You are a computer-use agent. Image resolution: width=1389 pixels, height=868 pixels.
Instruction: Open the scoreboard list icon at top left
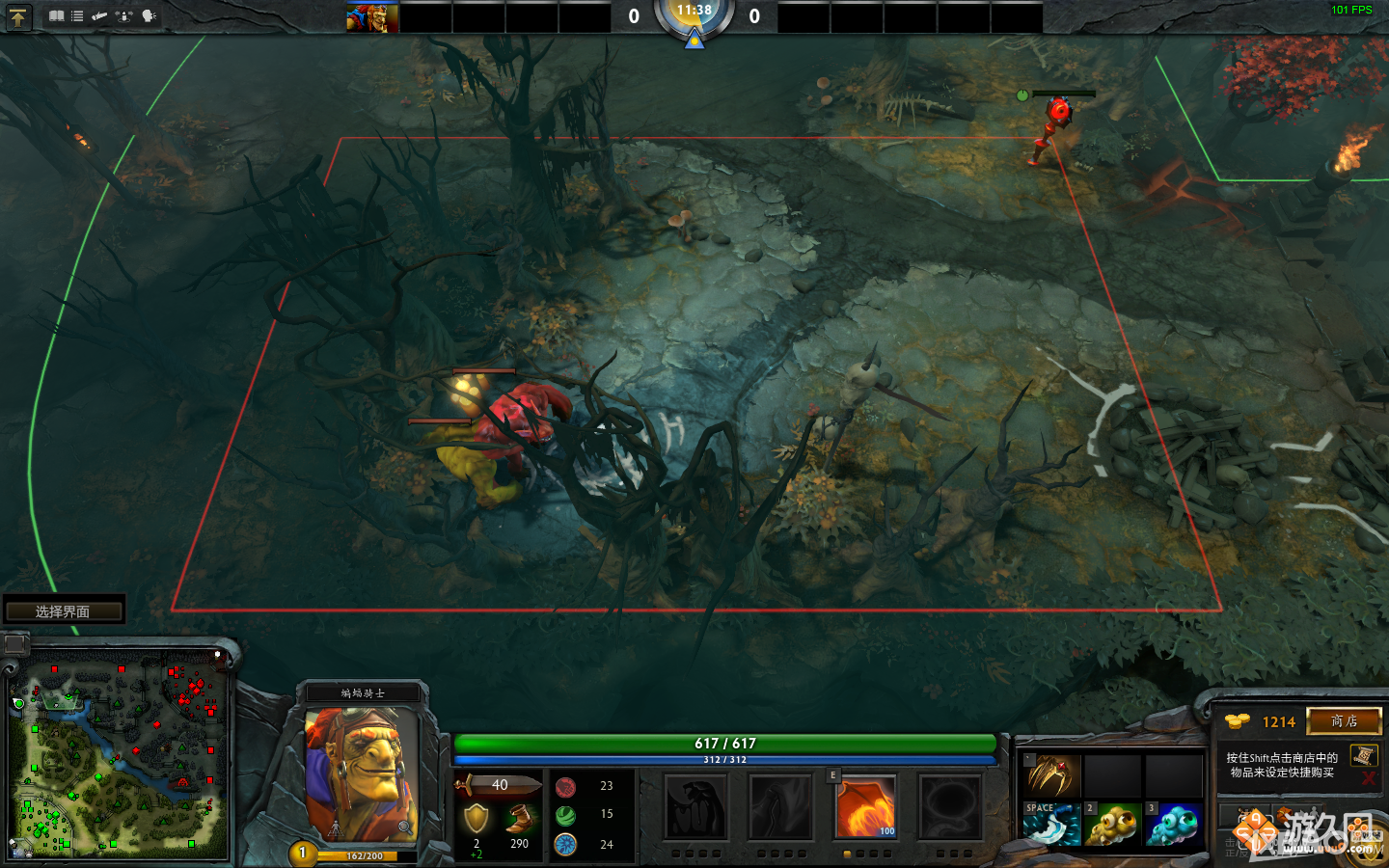(x=77, y=16)
